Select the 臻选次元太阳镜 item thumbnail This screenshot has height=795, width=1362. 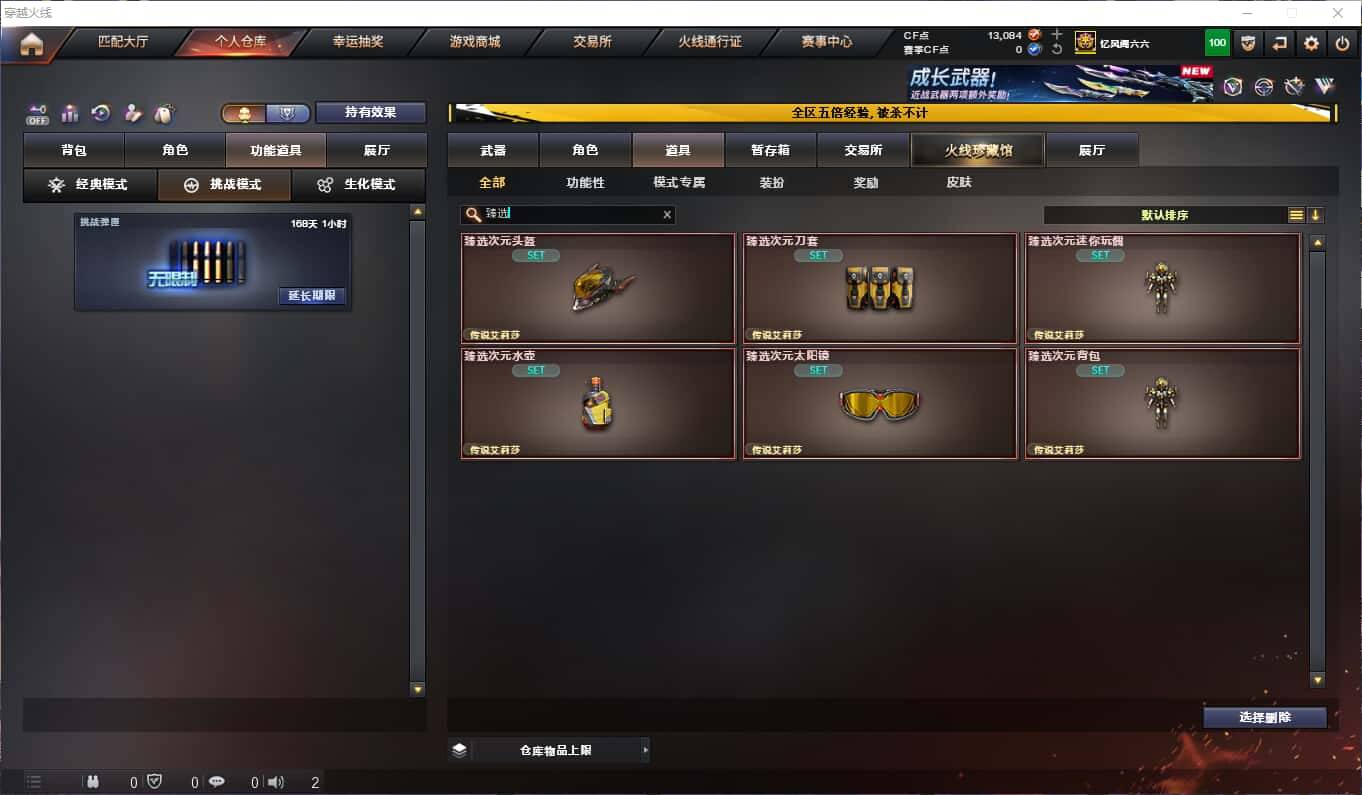pyautogui.click(x=879, y=404)
